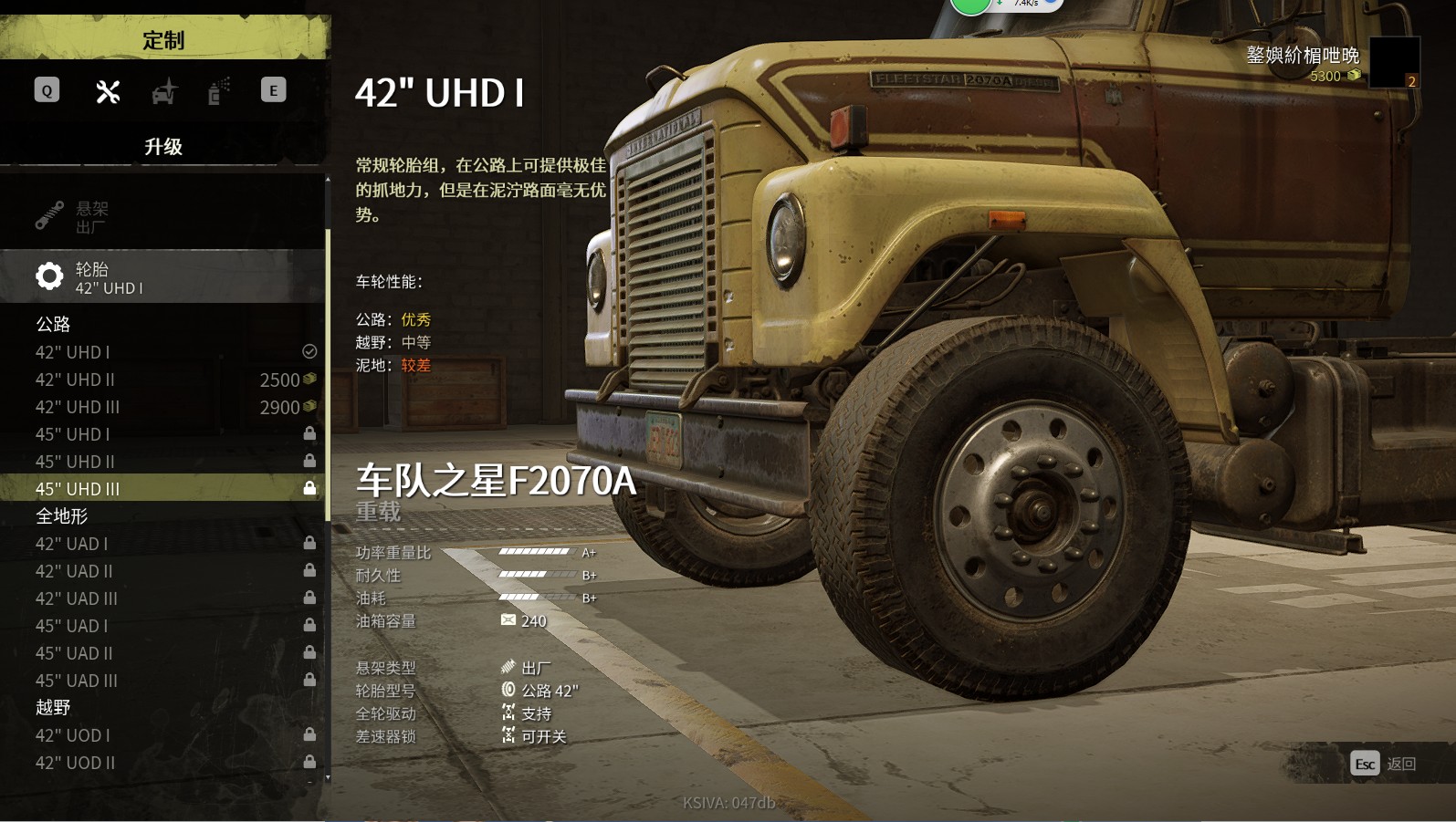Open the truck customization tab icon
This screenshot has height=822, width=1456.
pyautogui.click(x=163, y=91)
